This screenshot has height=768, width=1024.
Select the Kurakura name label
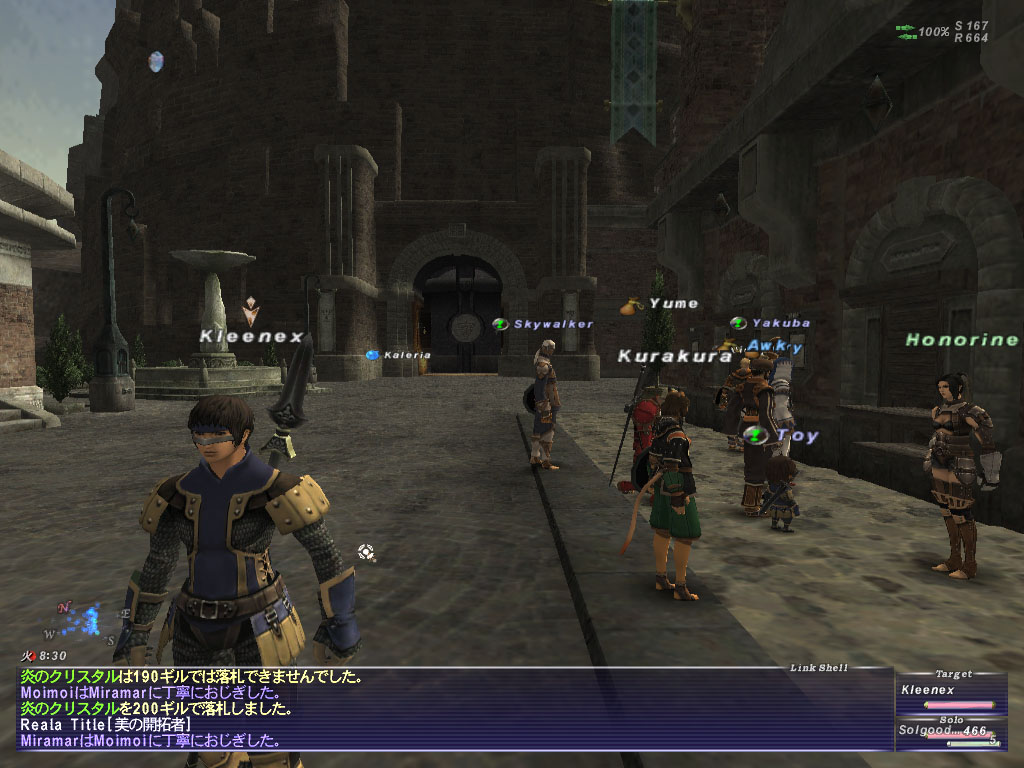click(x=675, y=356)
